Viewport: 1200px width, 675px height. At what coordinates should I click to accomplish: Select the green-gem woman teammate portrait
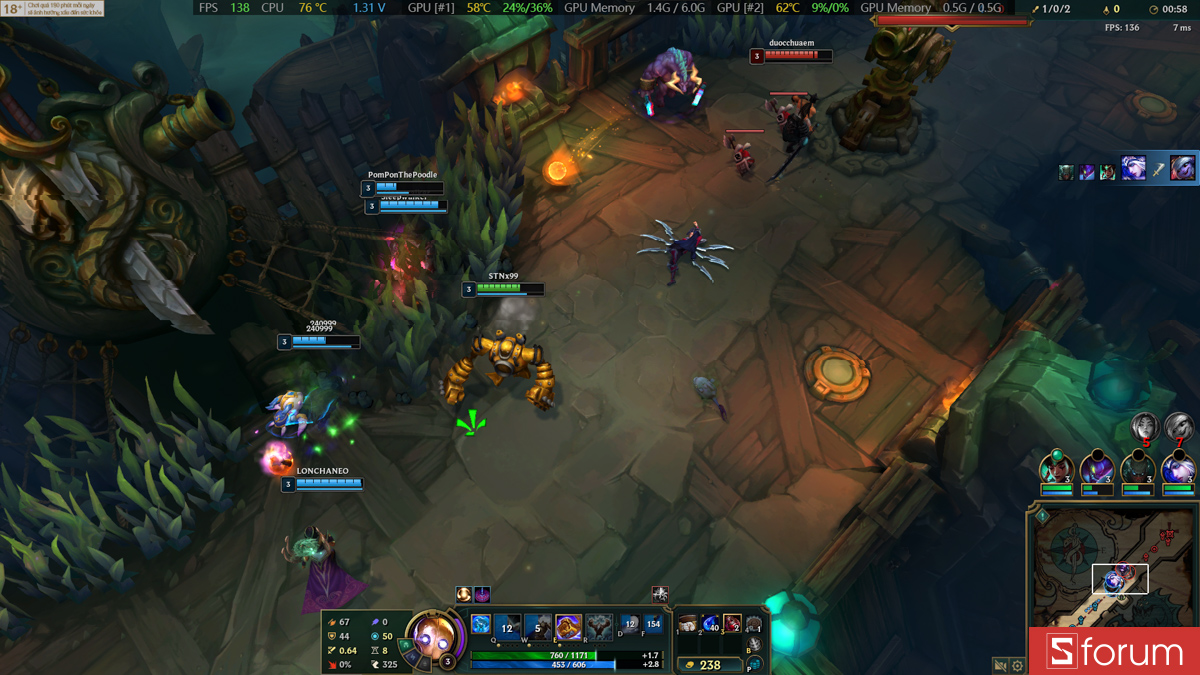pos(1056,468)
